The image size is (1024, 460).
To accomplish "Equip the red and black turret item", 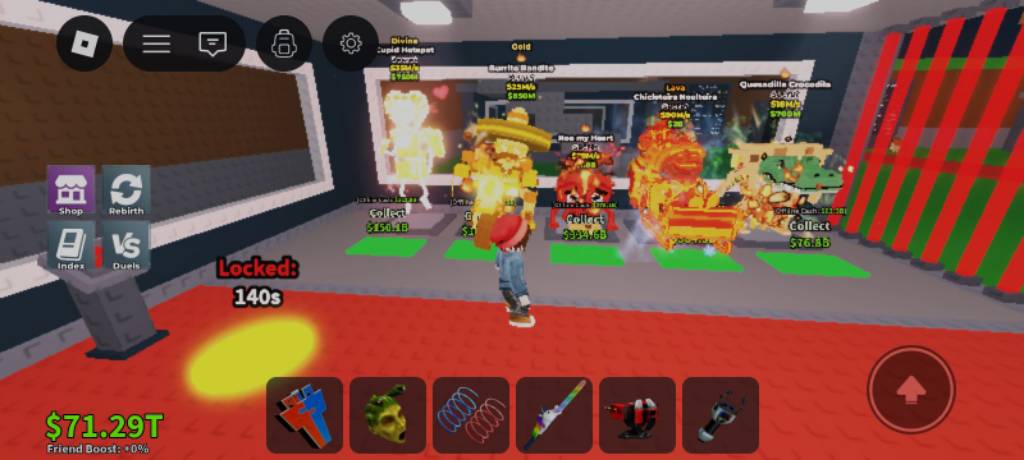I will click(x=637, y=414).
